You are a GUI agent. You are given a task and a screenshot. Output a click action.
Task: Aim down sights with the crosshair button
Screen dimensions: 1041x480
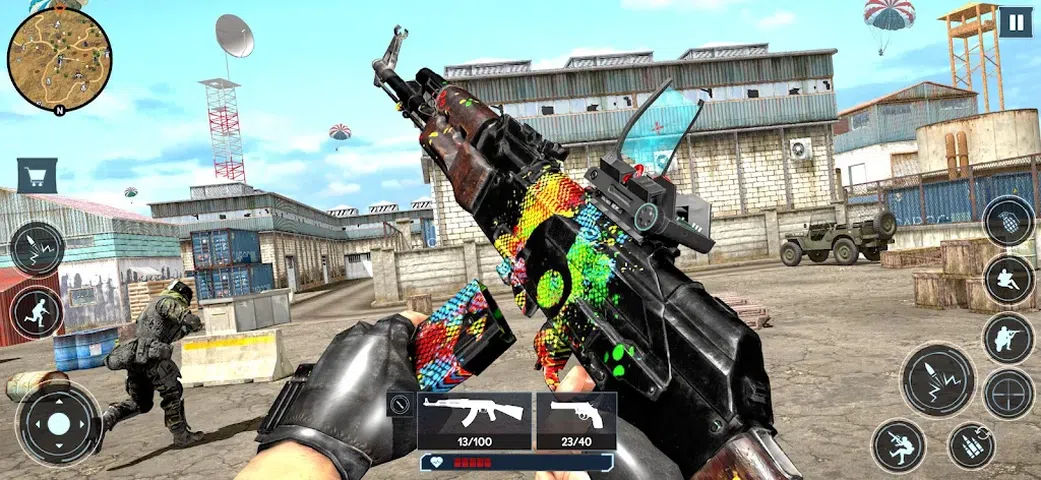tap(1008, 394)
